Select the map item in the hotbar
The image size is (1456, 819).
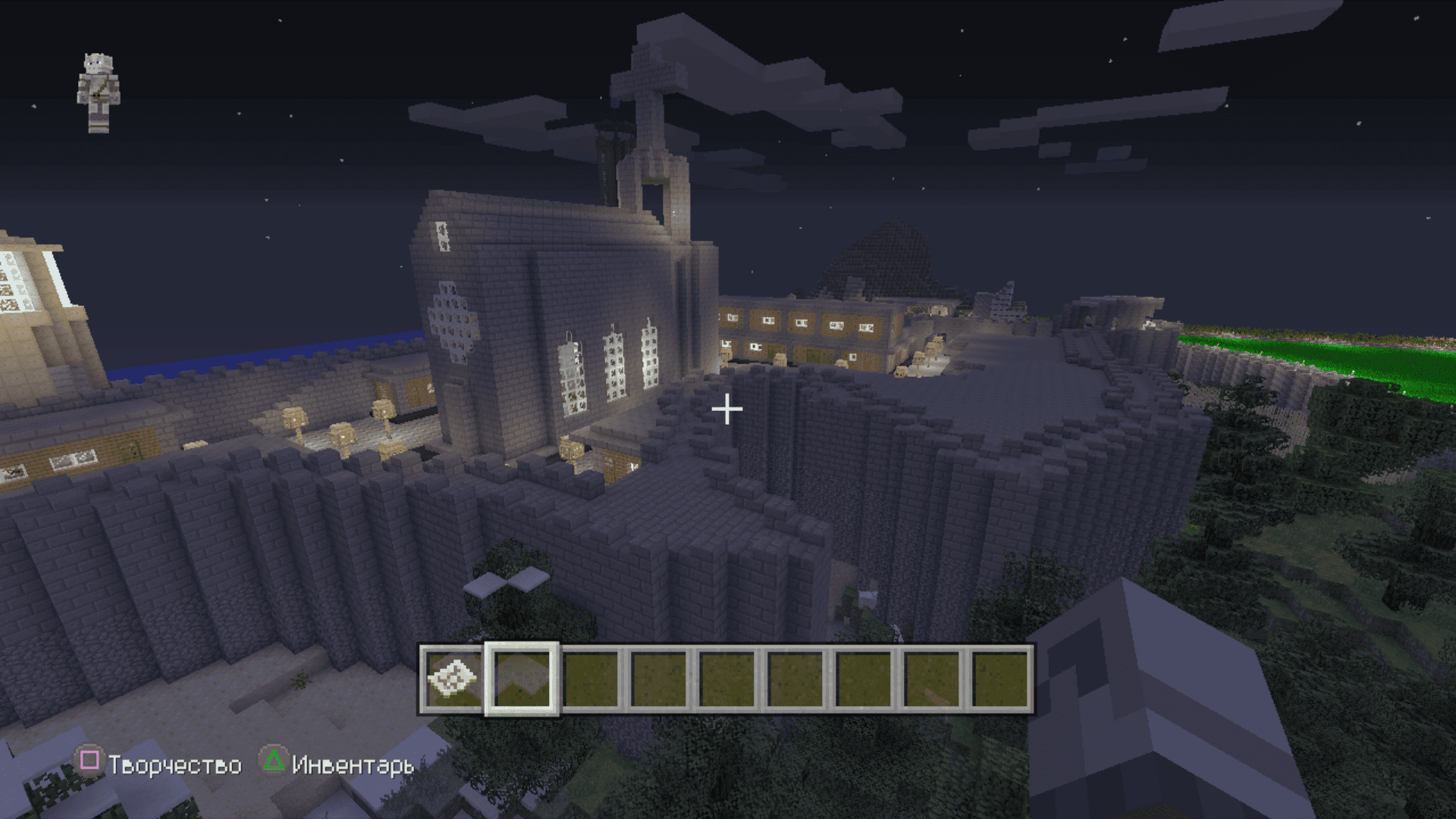[453, 679]
